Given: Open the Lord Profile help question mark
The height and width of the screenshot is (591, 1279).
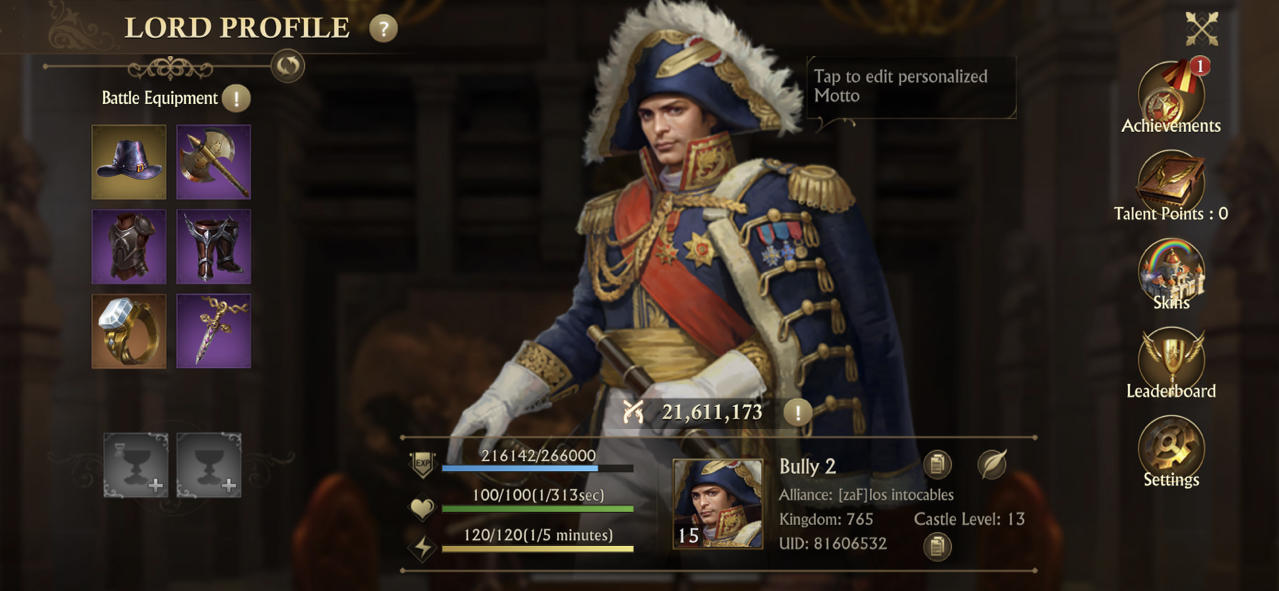Looking at the screenshot, I should [x=383, y=28].
